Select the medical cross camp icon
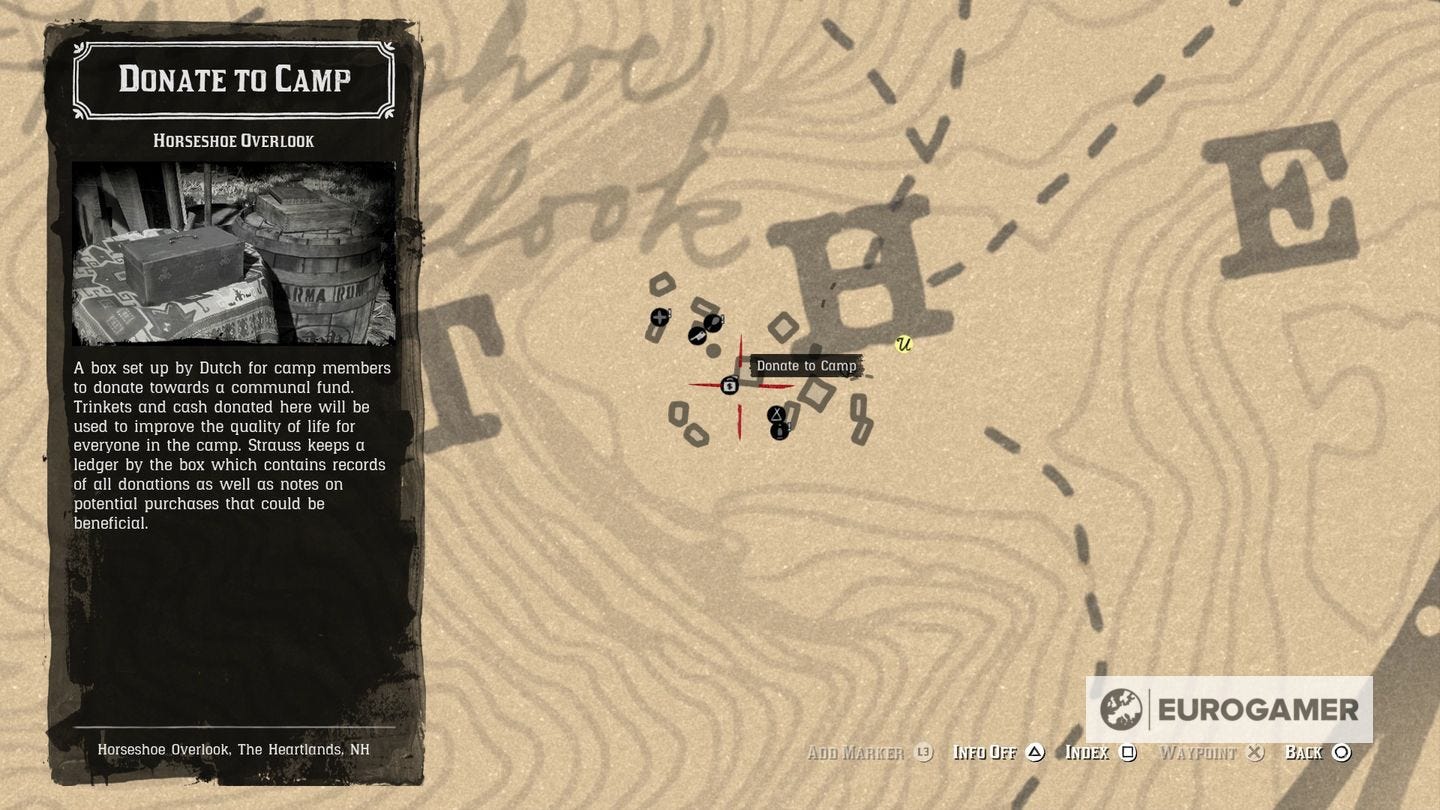 pyautogui.click(x=660, y=318)
